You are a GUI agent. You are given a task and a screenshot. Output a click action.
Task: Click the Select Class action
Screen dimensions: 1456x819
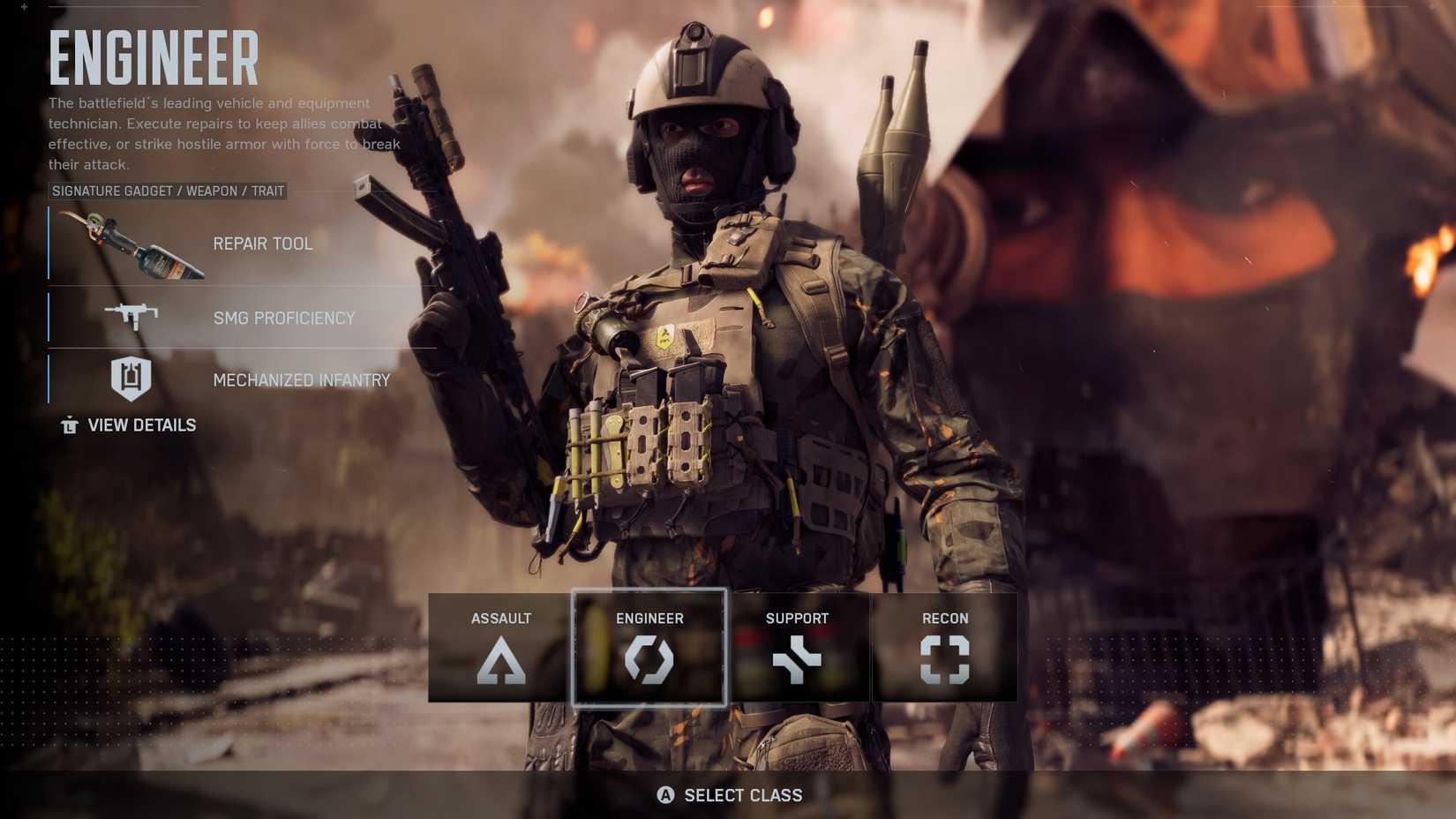coord(741,795)
